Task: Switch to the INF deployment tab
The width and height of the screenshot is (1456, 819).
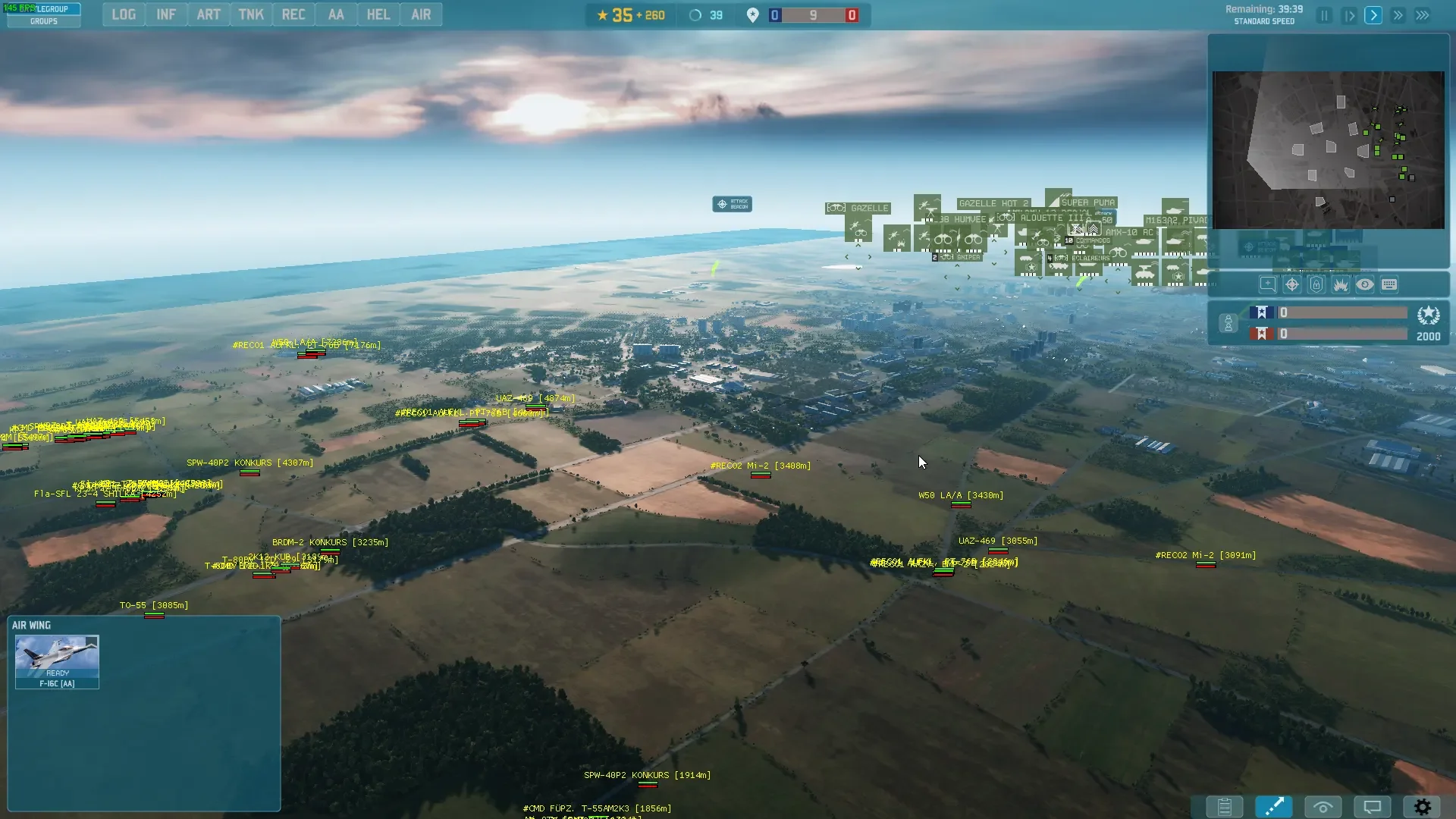Action: [x=166, y=14]
